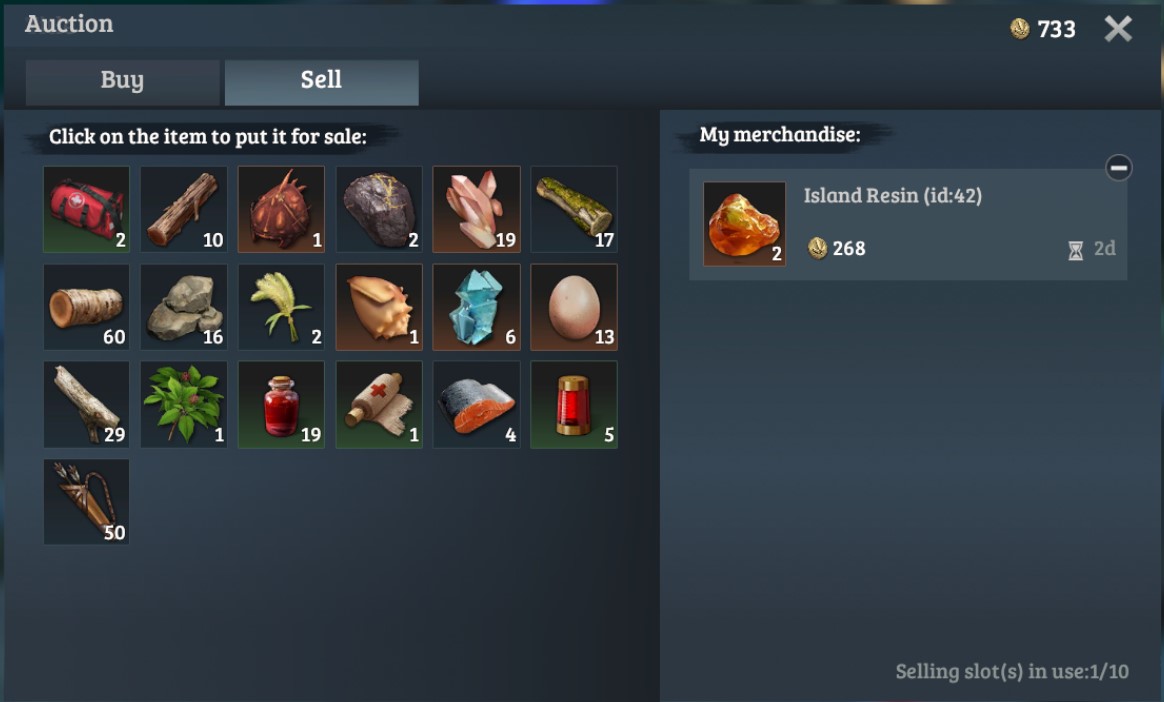
Task: Select the red potion bottle stack
Action: [281, 404]
